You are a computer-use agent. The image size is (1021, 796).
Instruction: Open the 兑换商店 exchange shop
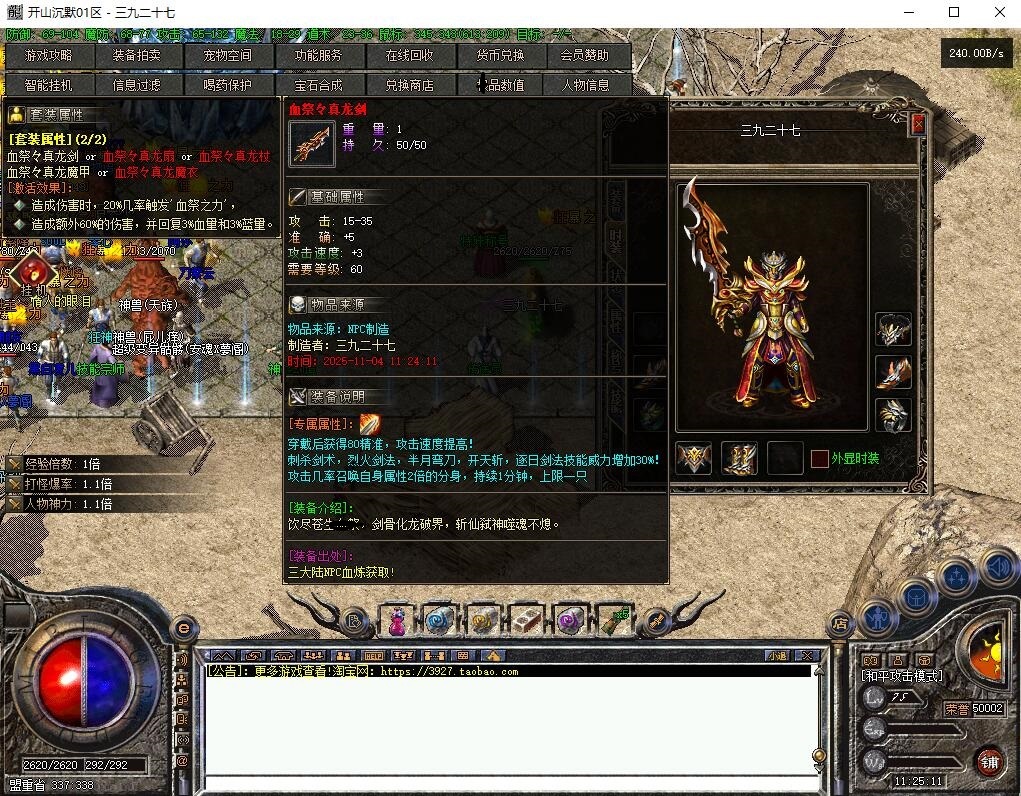[x=409, y=85]
